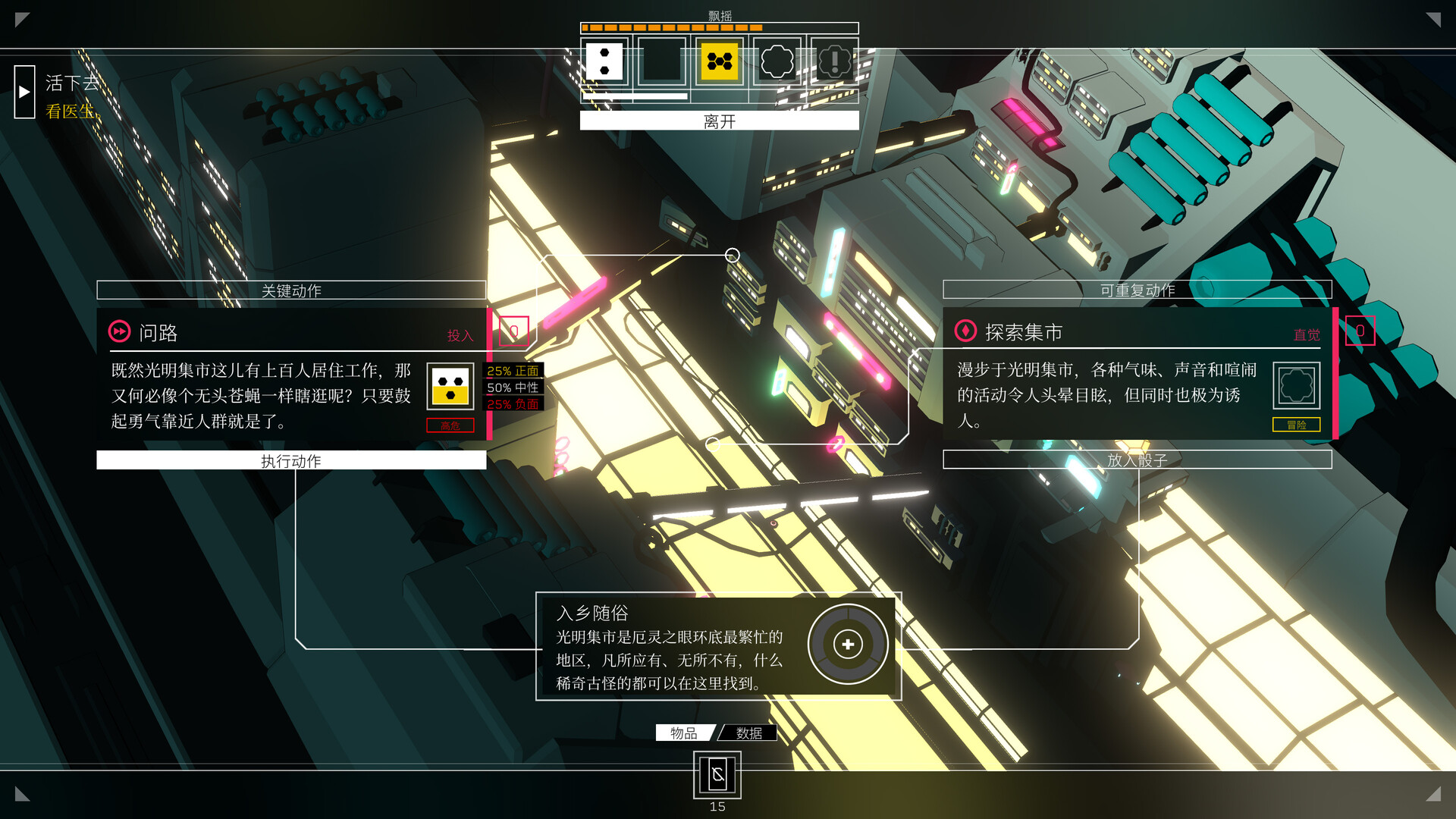Screen dimensions: 1456x819
Task: Select the die showing two pips
Action: 603,61
